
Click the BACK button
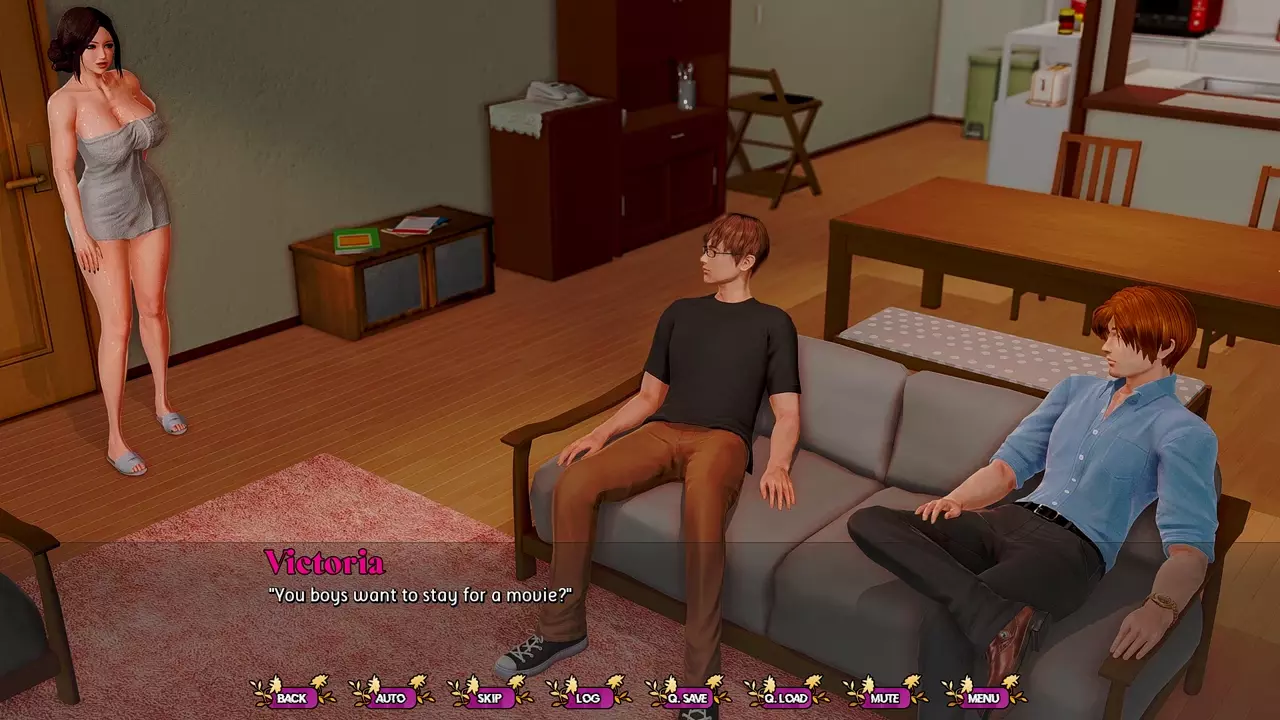tap(292, 697)
